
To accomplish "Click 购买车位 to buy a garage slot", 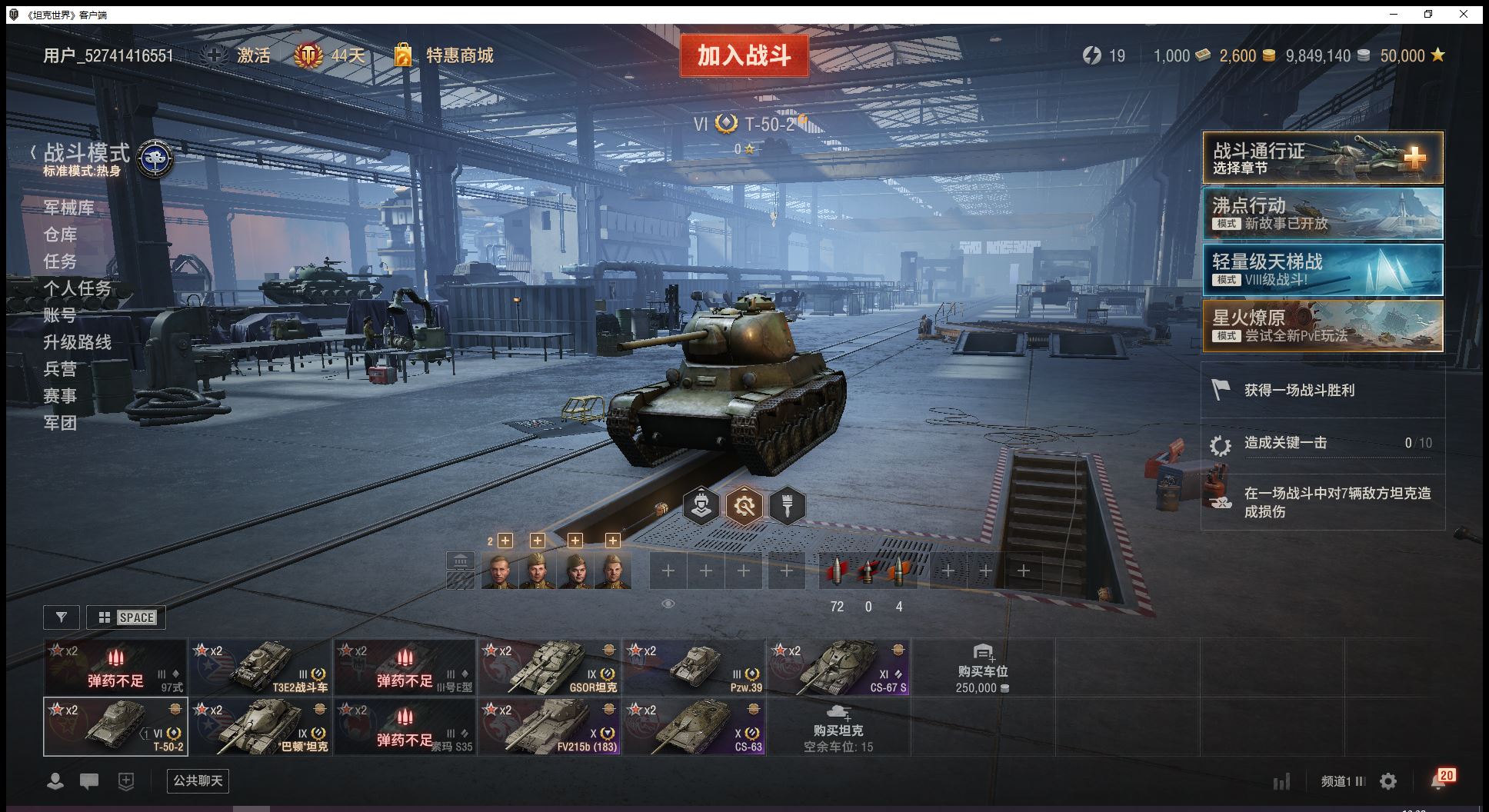I will [x=982, y=667].
